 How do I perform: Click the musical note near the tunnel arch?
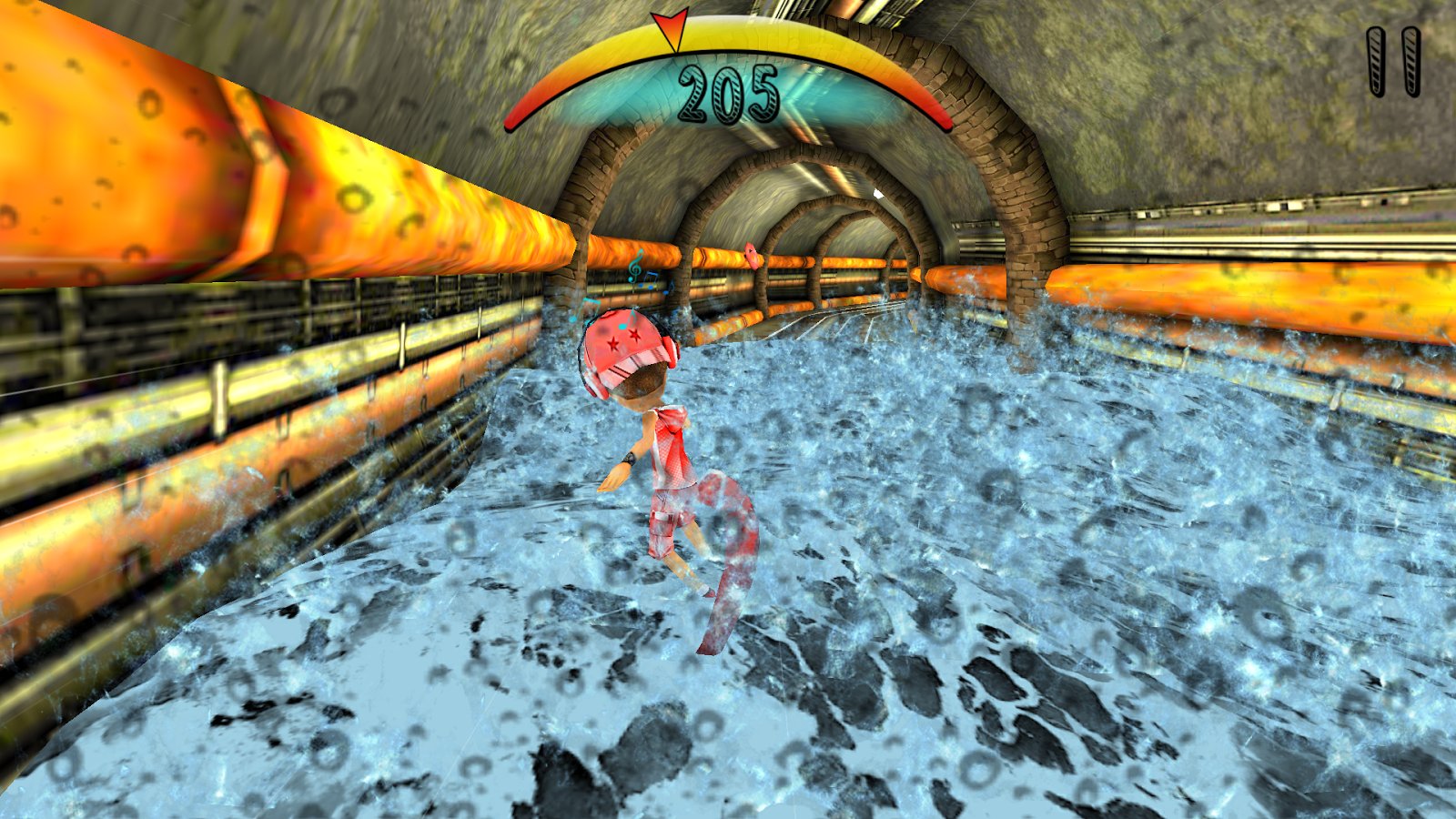pos(634,268)
